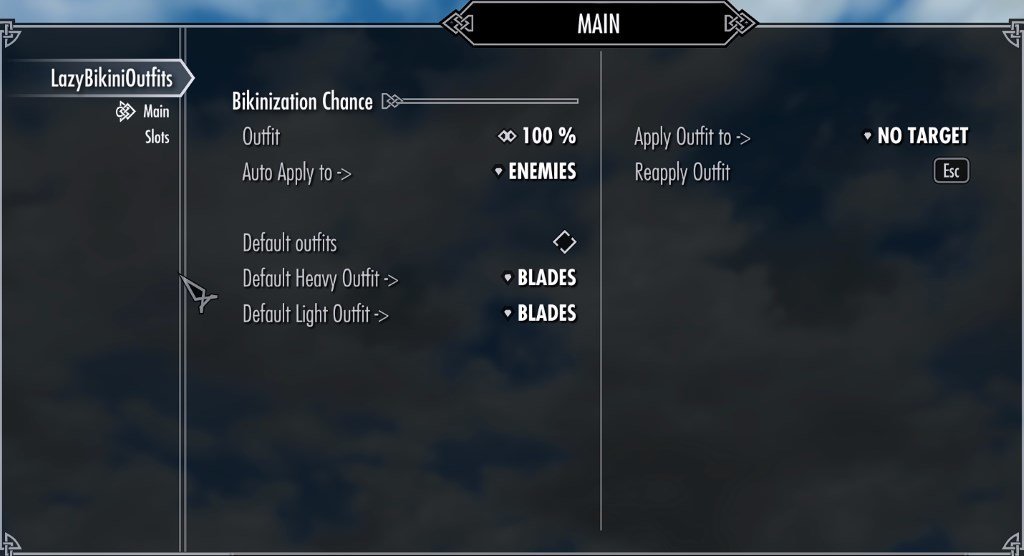Change the Default Light Outfit option
The image size is (1024, 556).
(540, 314)
